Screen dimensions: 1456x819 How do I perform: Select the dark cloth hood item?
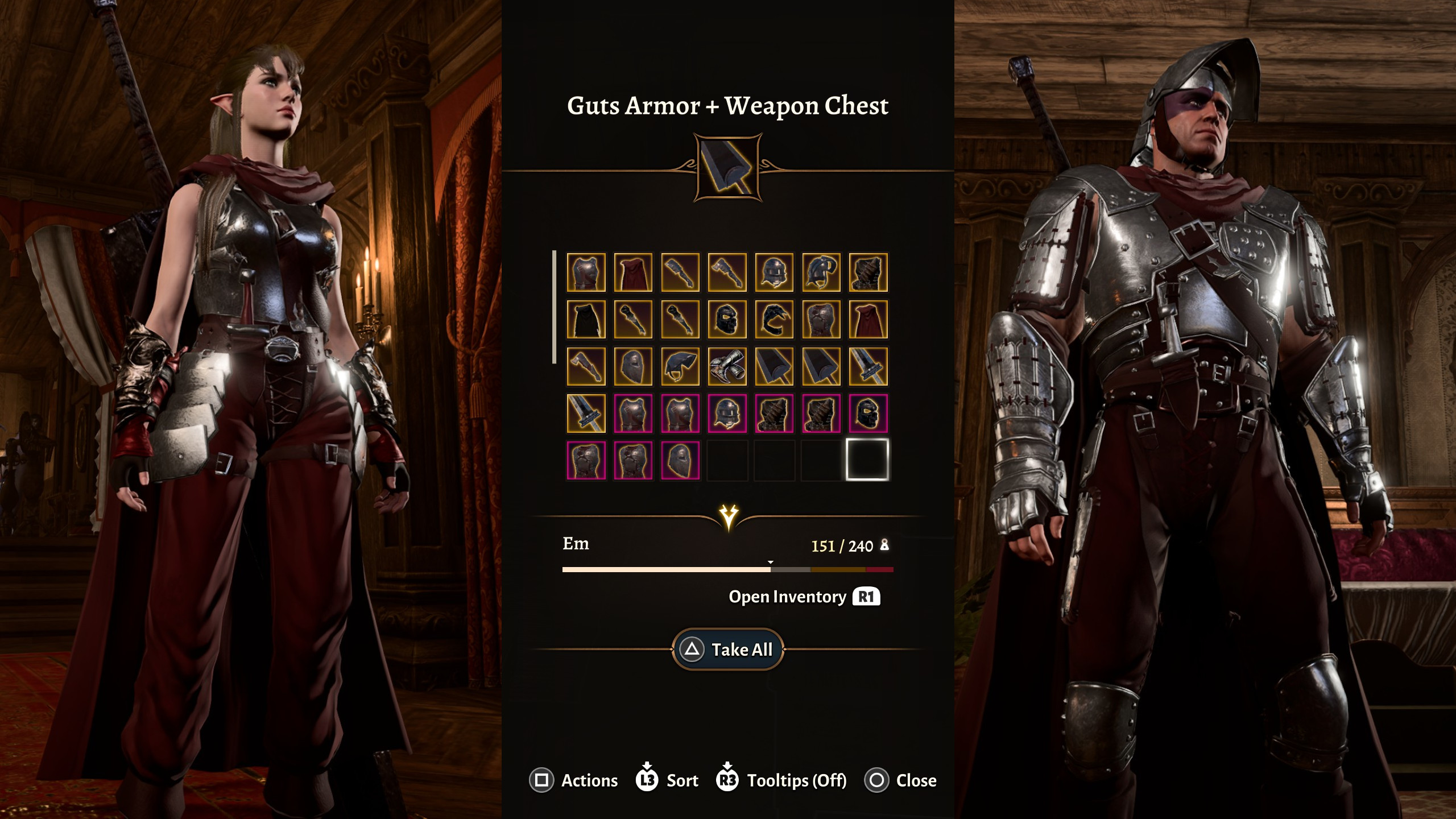coord(680,367)
